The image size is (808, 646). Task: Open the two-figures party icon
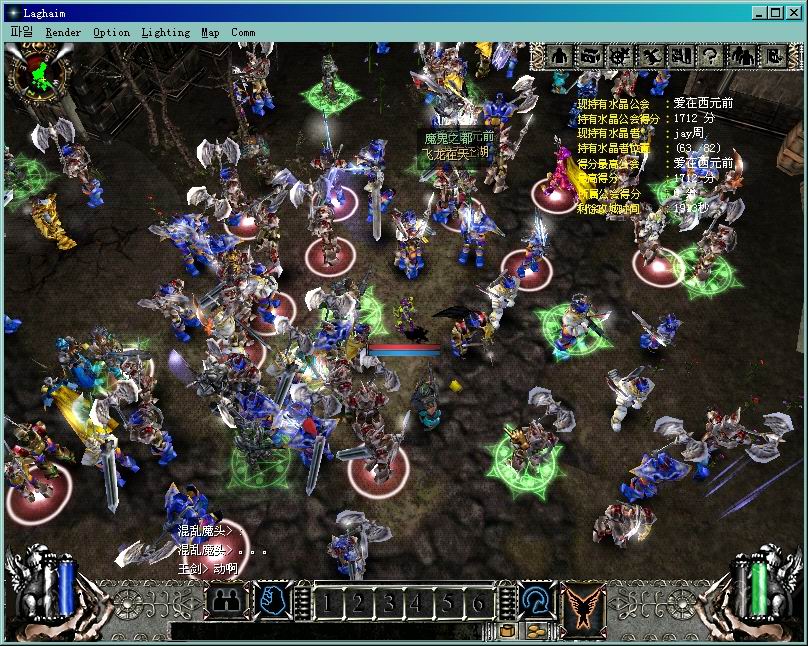(x=741, y=57)
